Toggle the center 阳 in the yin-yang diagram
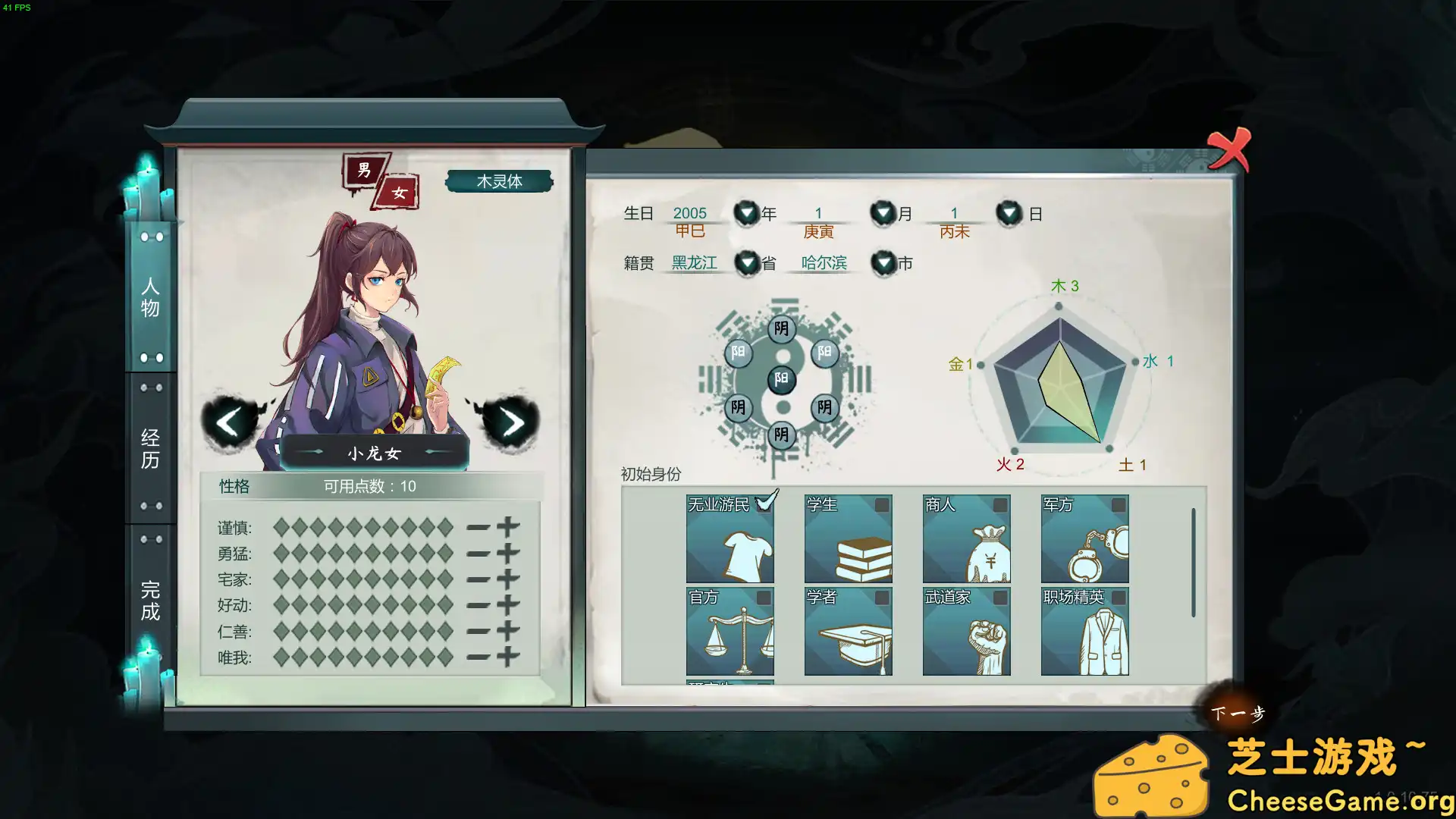 tap(782, 379)
